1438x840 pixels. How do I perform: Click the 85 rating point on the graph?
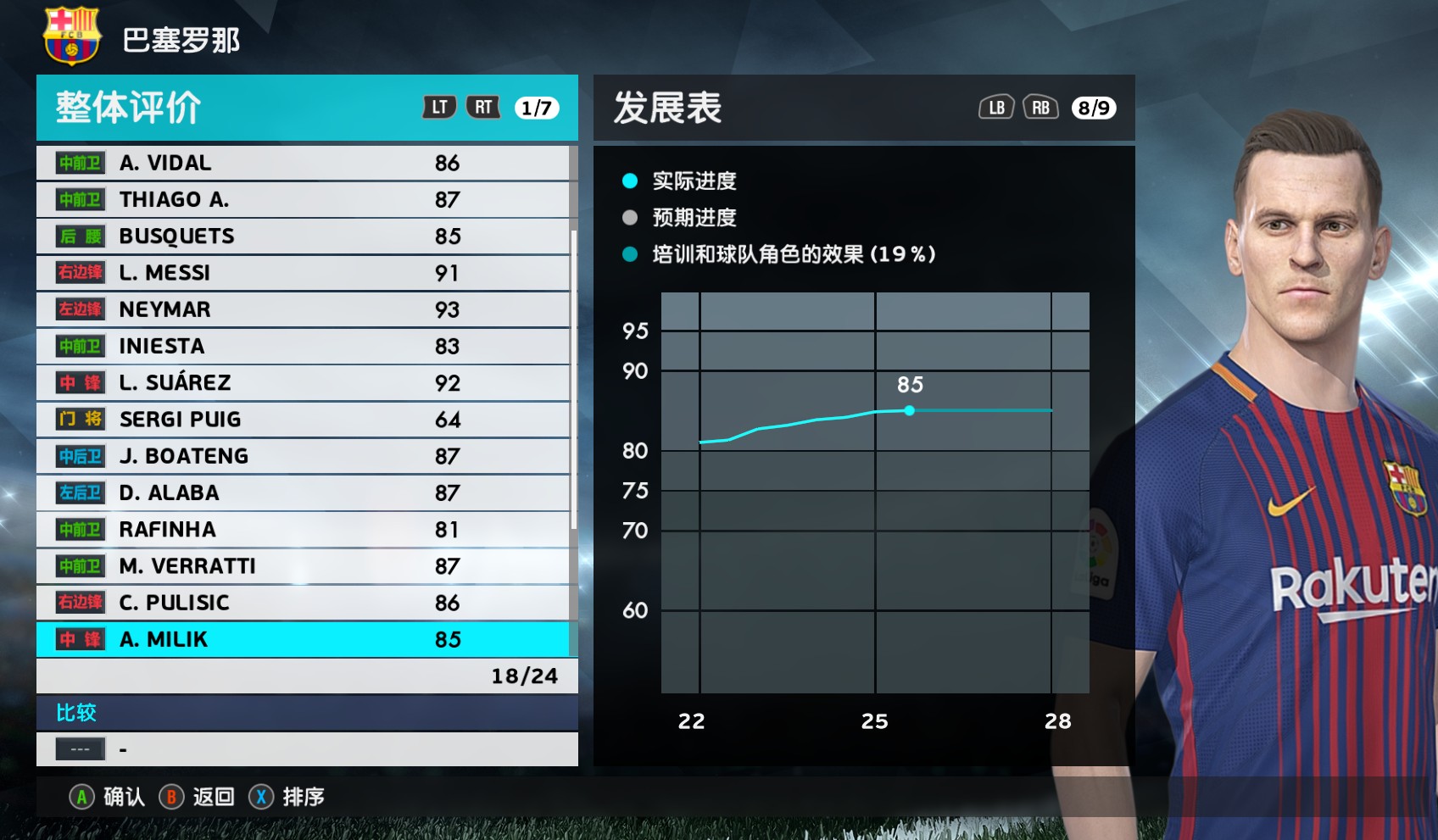tap(910, 410)
